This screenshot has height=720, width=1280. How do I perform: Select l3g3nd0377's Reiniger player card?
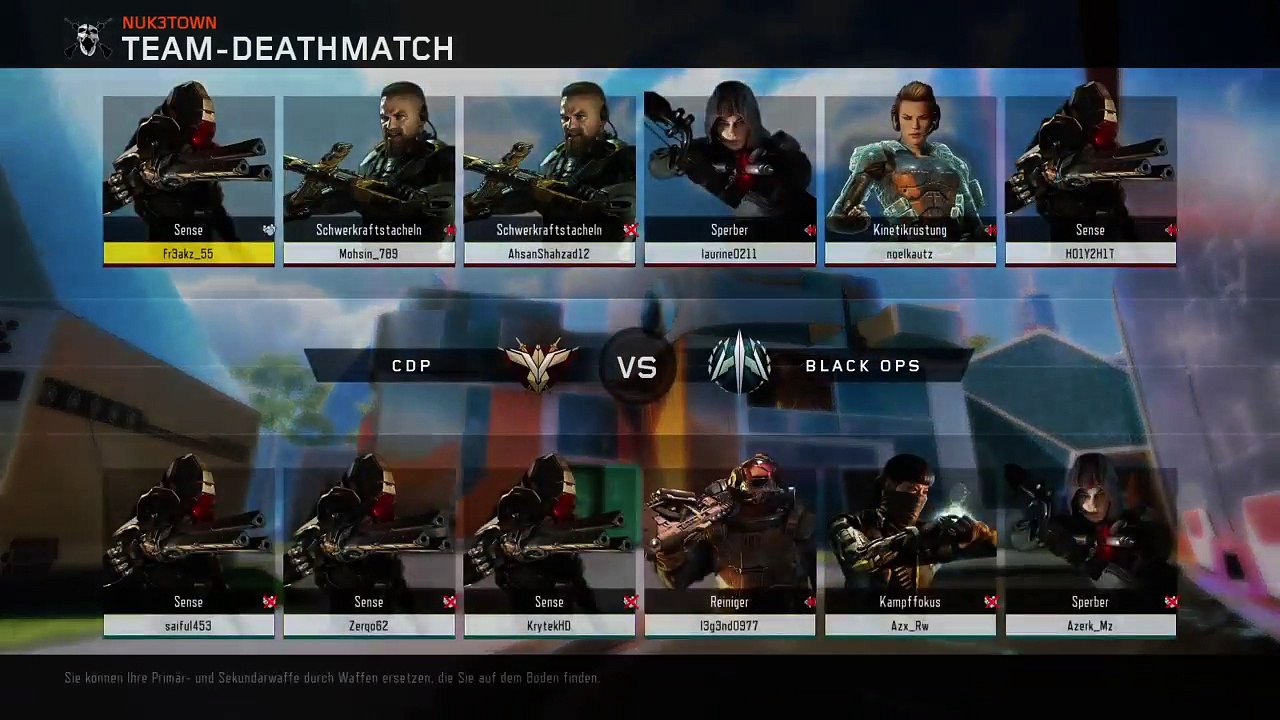click(730, 552)
